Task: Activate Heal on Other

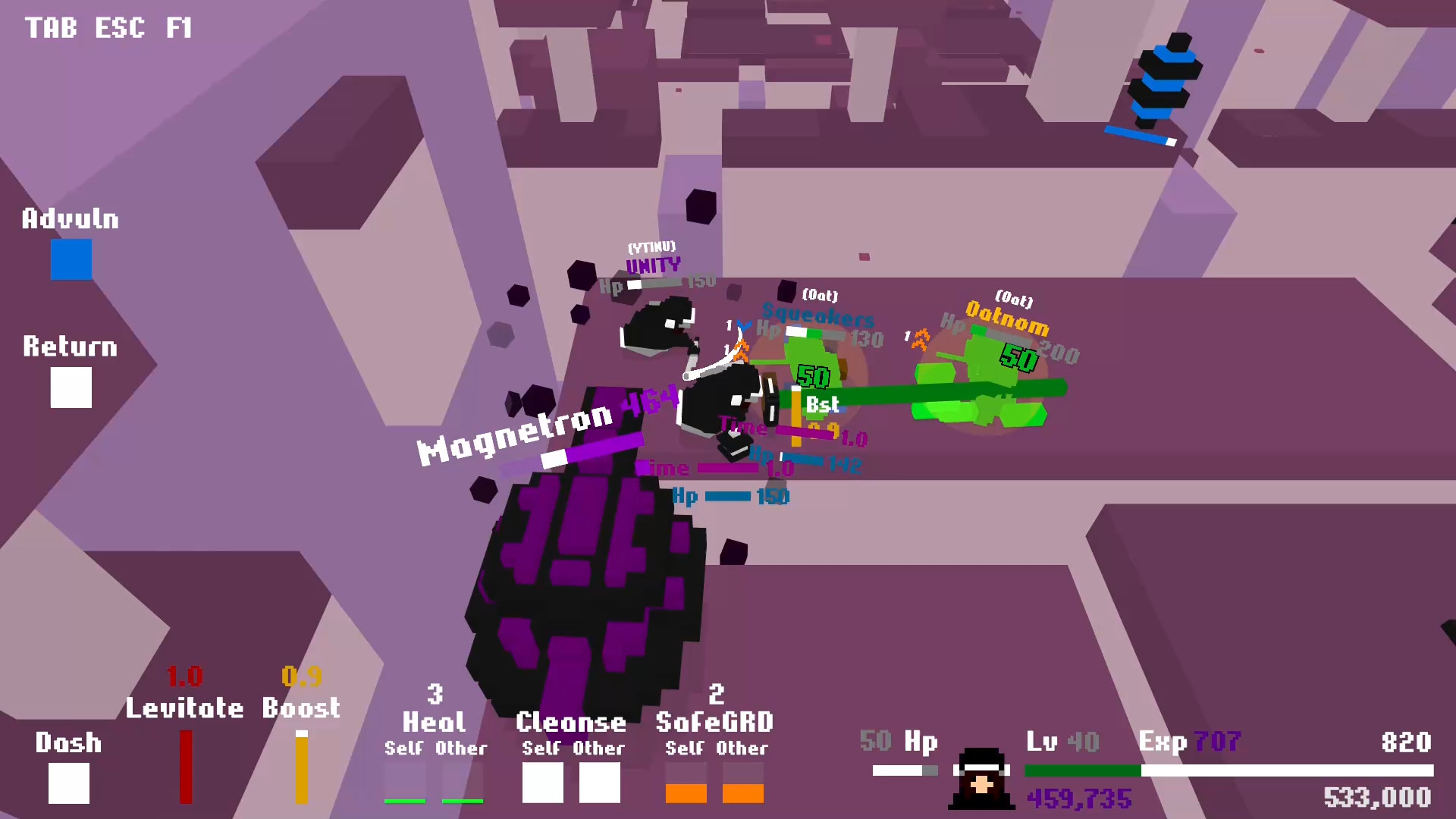Action: (x=461, y=783)
